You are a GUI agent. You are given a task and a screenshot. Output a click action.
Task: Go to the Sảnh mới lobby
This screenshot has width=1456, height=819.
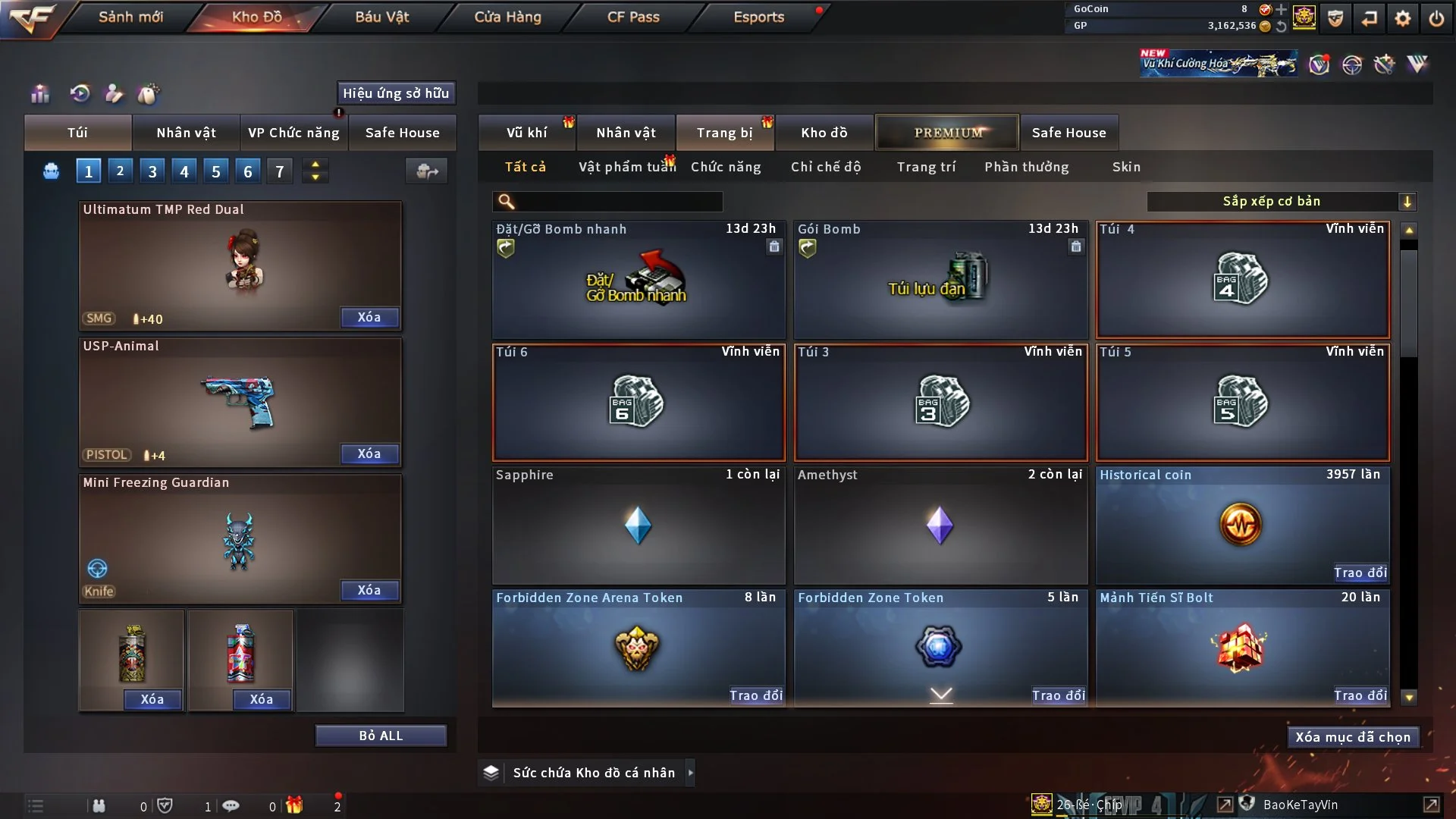(130, 17)
